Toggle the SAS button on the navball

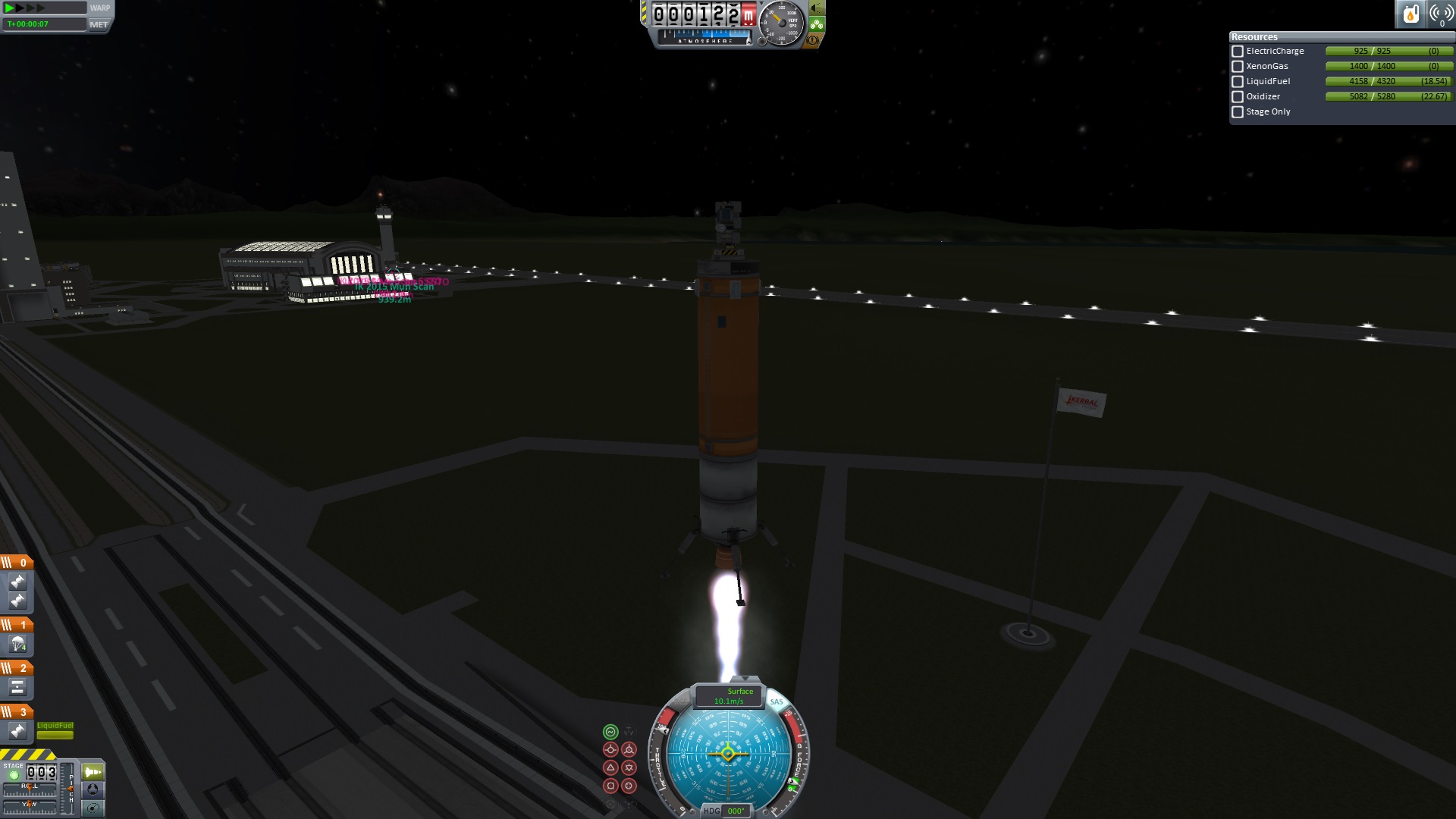coord(777,702)
